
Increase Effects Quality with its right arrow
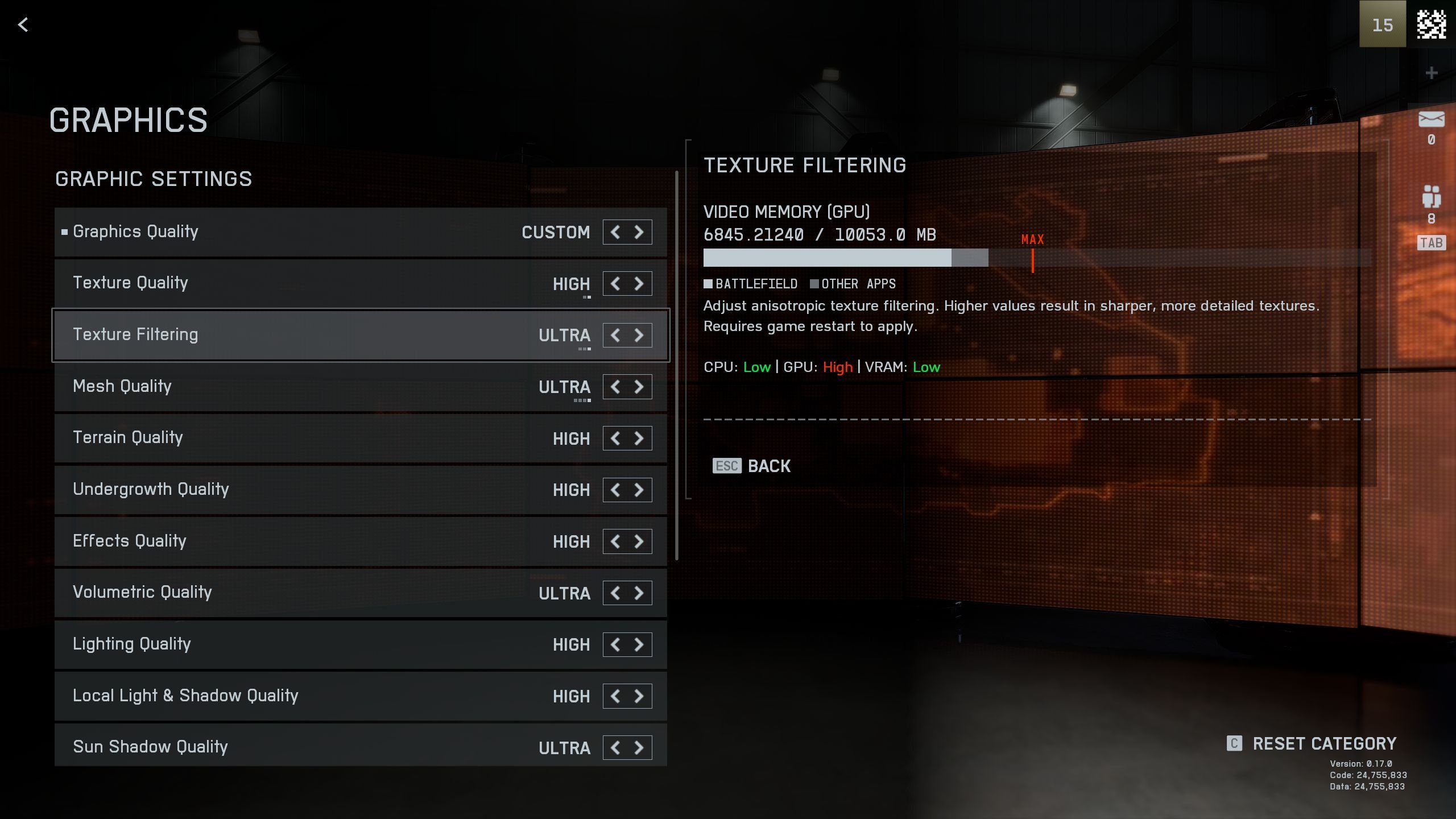tap(639, 541)
